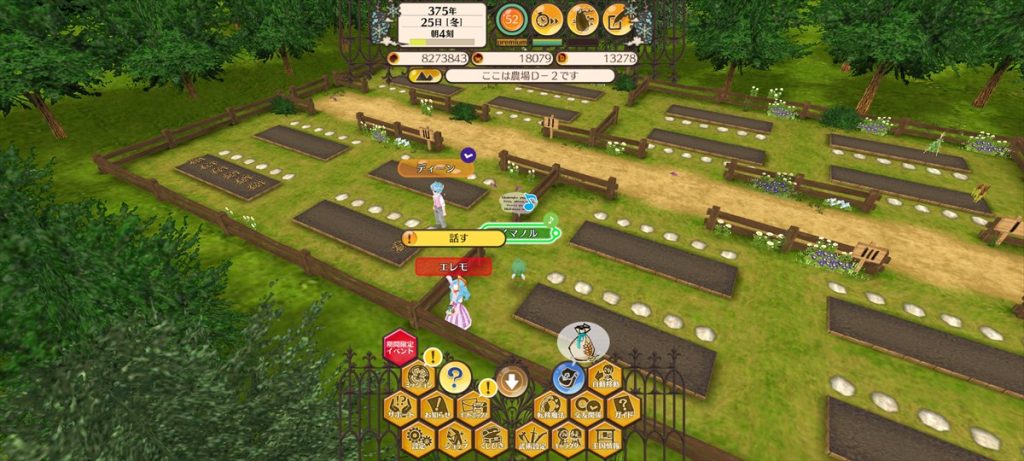Screen dimensions: 1024x461
Task: Activate 自動移動 (Auto move)
Action: pyautogui.click(x=605, y=377)
